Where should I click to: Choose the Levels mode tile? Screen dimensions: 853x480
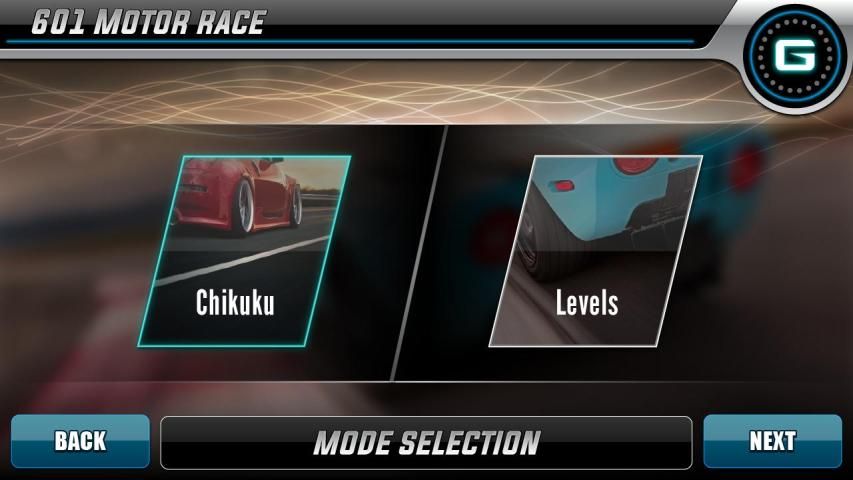pyautogui.click(x=594, y=252)
